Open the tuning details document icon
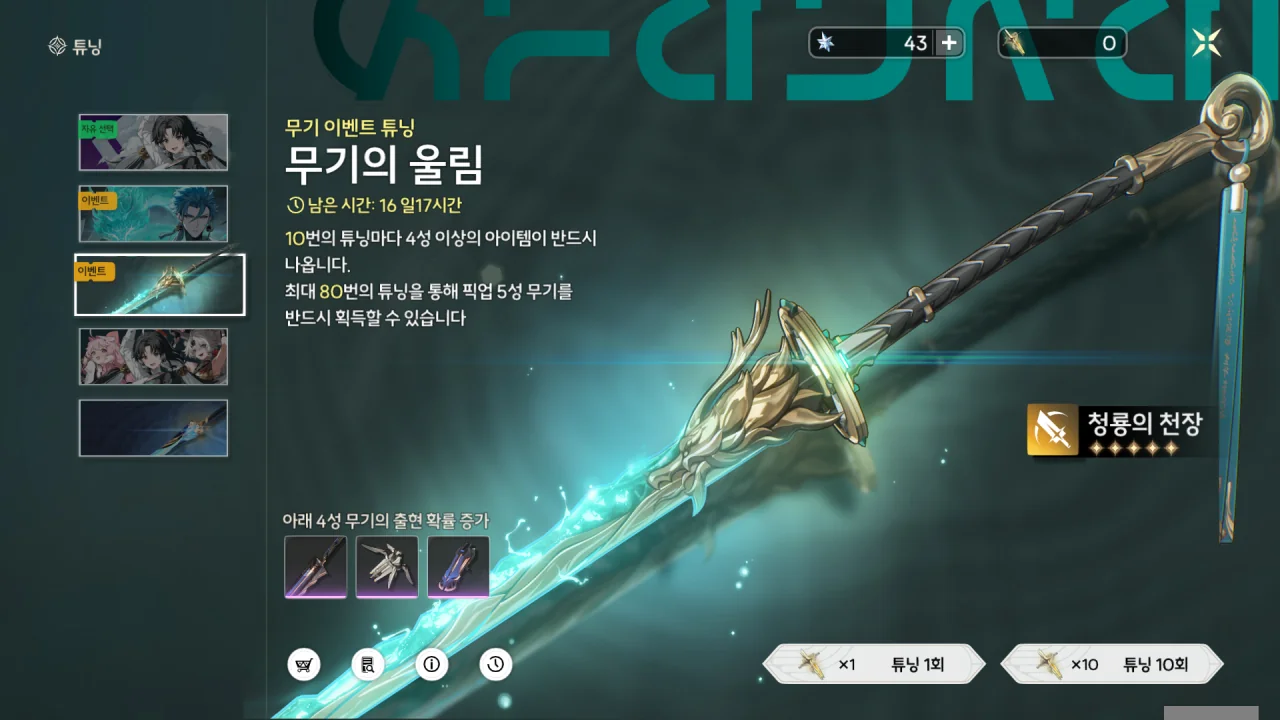 tap(367, 664)
